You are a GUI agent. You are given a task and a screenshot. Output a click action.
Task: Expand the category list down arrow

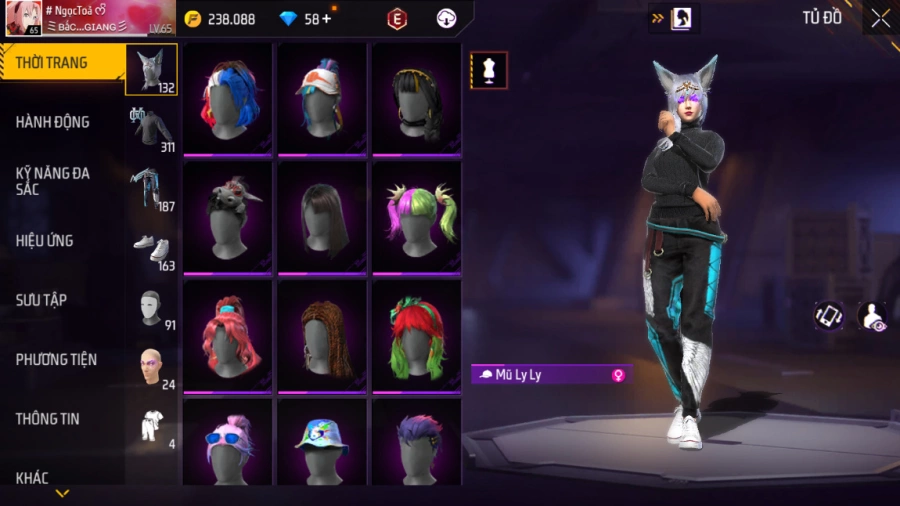click(62, 493)
